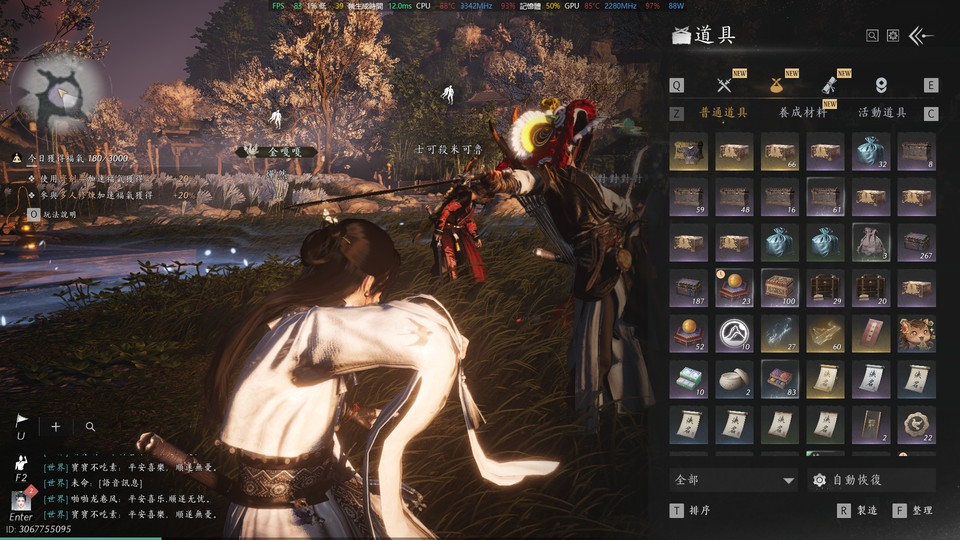Image resolution: width=960 pixels, height=540 pixels.
Task: Select the pouch items category tab
Action: click(777, 85)
